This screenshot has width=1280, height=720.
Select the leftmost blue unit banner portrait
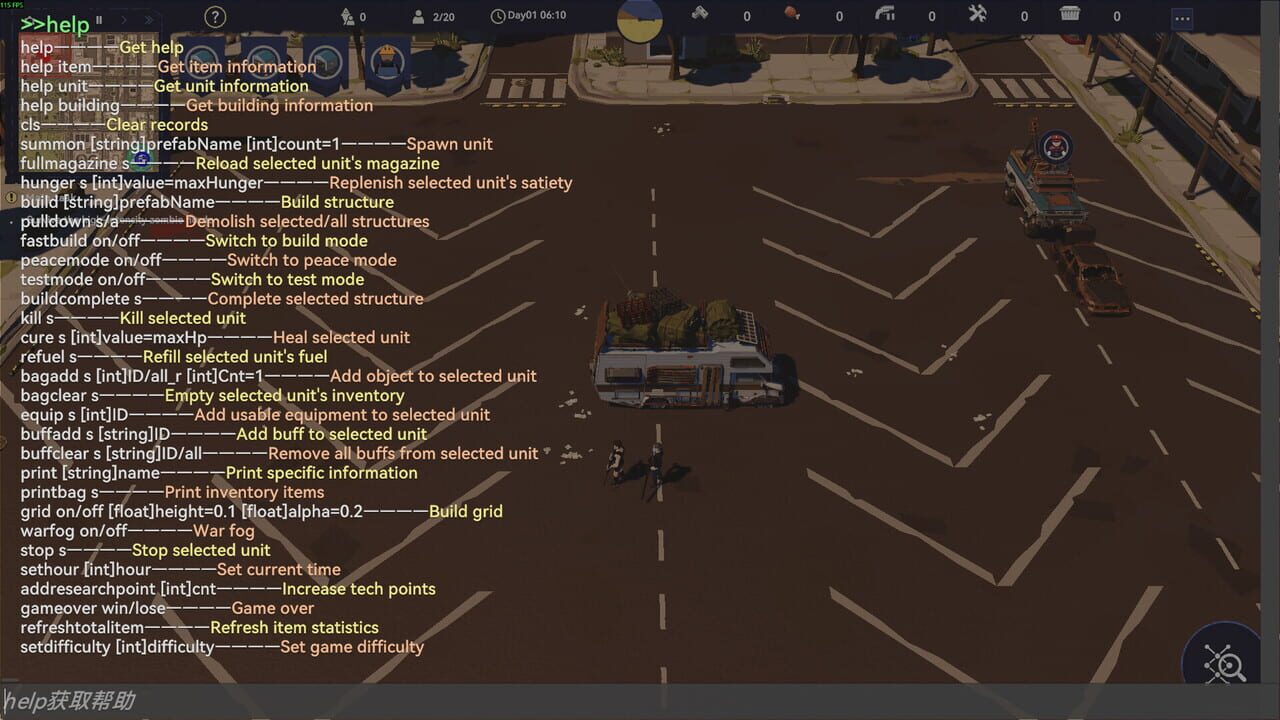coord(200,62)
